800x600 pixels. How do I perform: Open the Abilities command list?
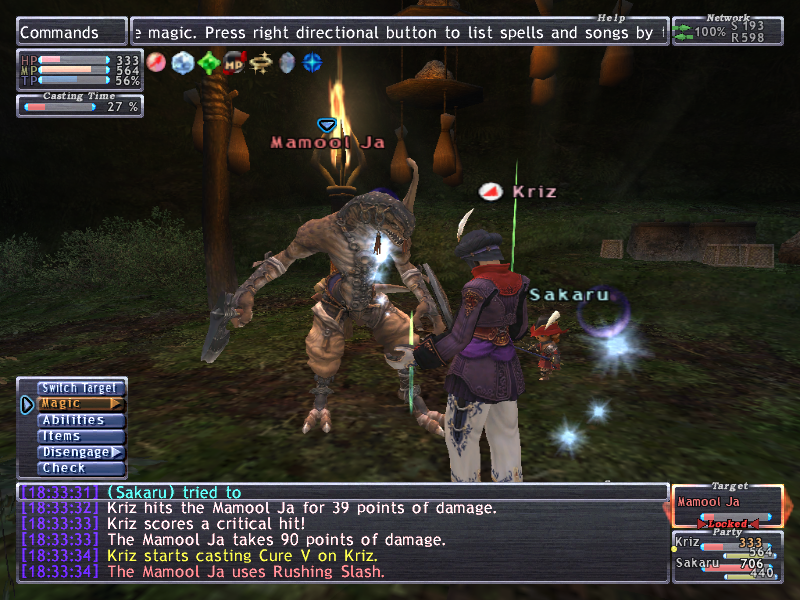pos(81,420)
